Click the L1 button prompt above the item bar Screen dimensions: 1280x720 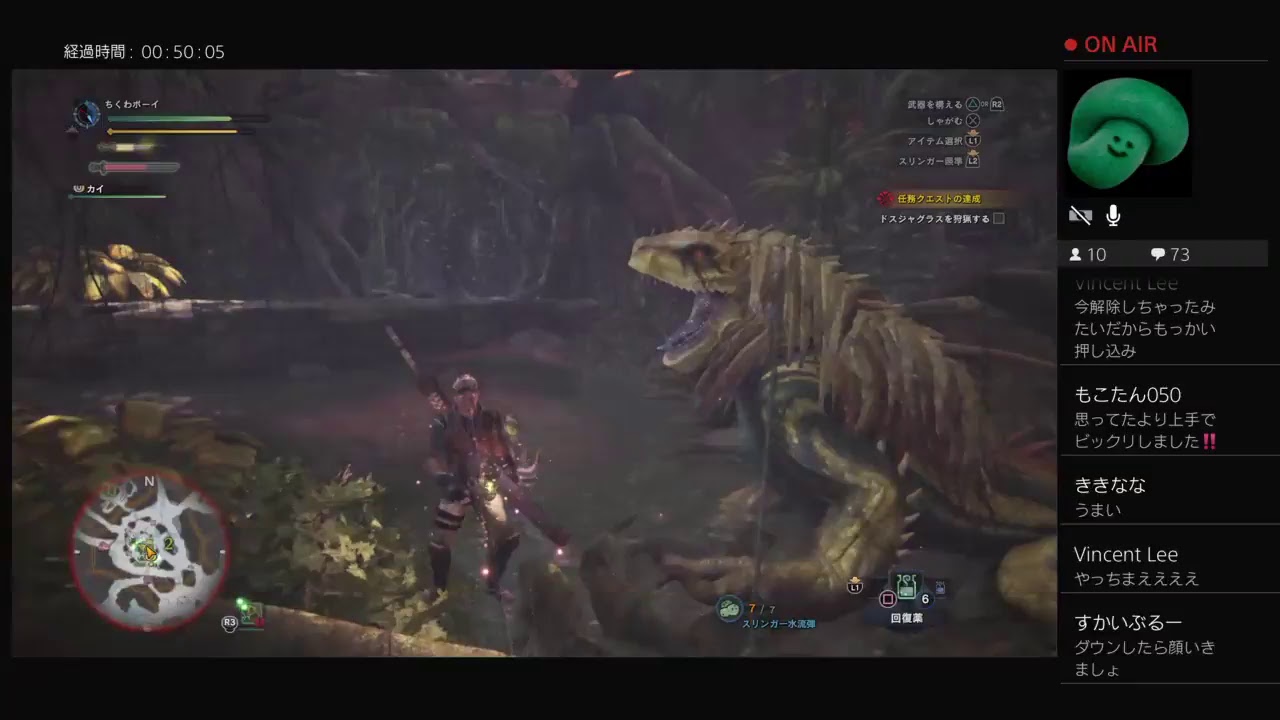point(856,589)
